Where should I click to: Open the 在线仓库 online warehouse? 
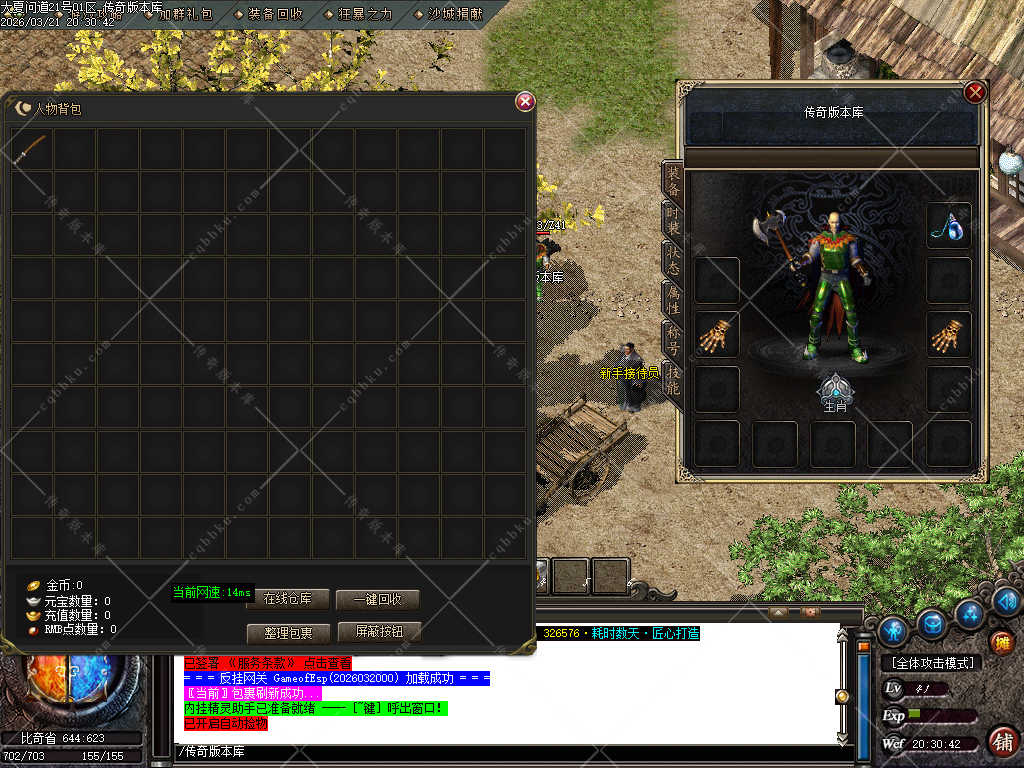tap(287, 599)
